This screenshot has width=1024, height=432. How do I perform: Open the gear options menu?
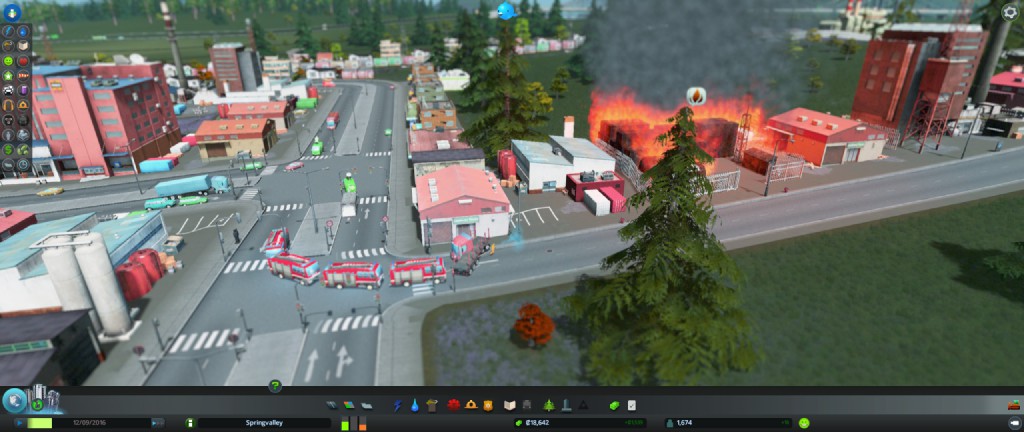pyautogui.click(x=1011, y=12)
